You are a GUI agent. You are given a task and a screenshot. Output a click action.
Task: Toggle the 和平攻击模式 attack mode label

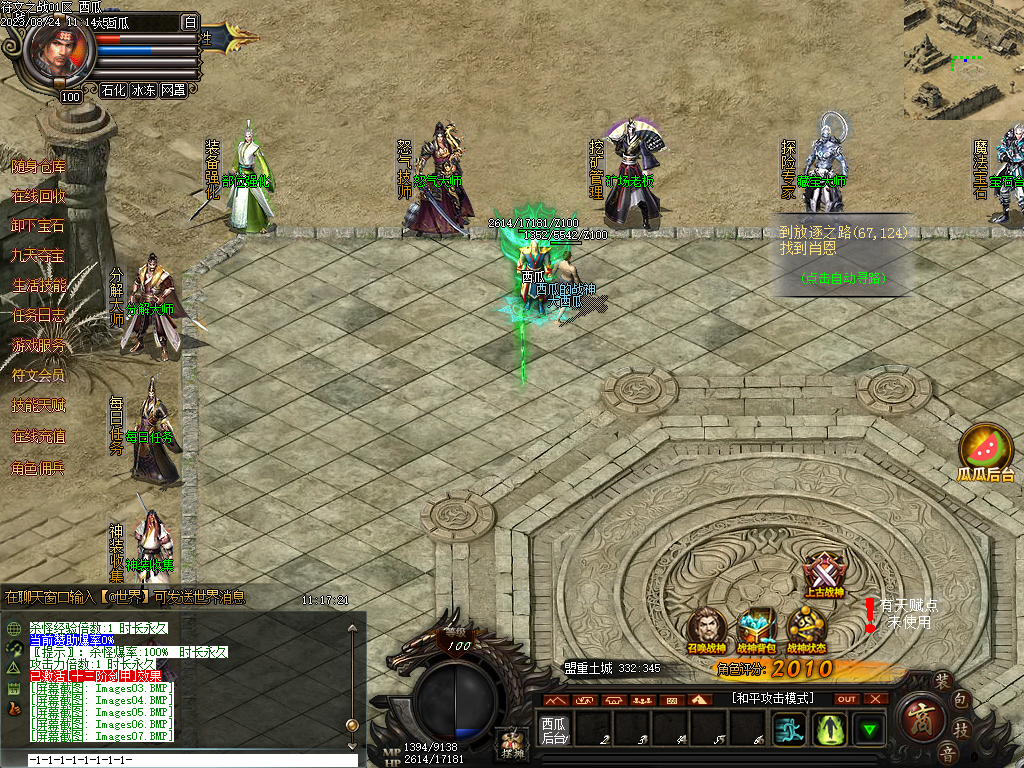click(x=772, y=698)
